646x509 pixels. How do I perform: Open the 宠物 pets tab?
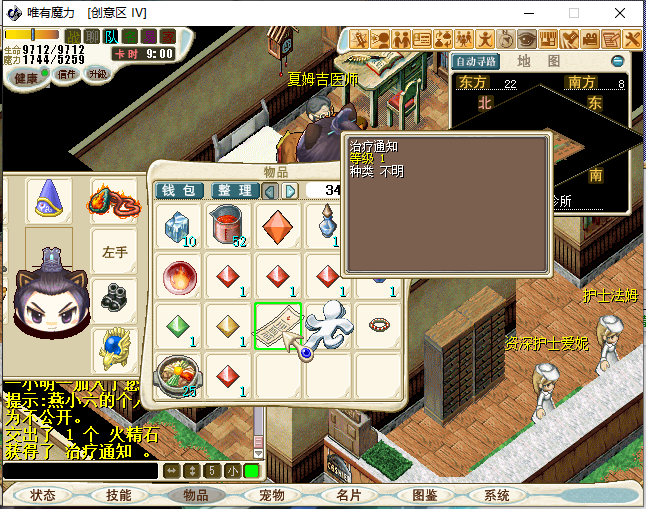[x=271, y=495]
